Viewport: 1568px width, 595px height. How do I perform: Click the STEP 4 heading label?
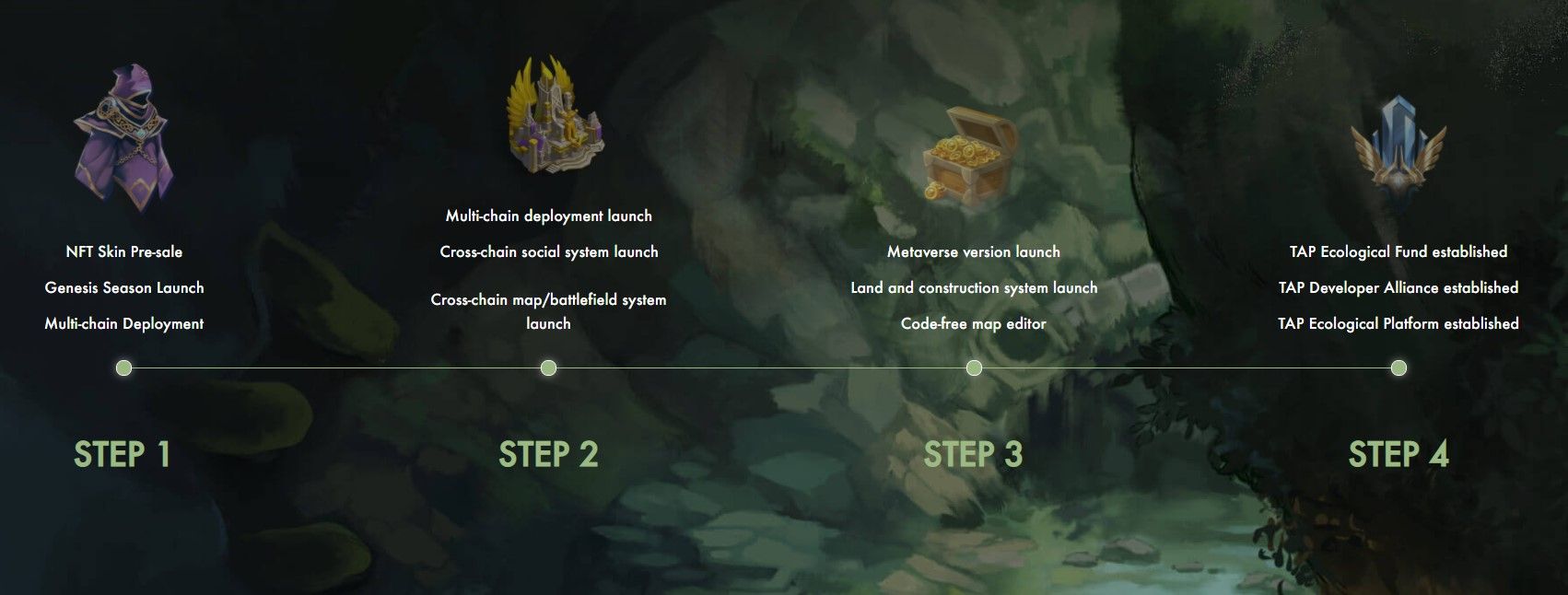point(1398,454)
